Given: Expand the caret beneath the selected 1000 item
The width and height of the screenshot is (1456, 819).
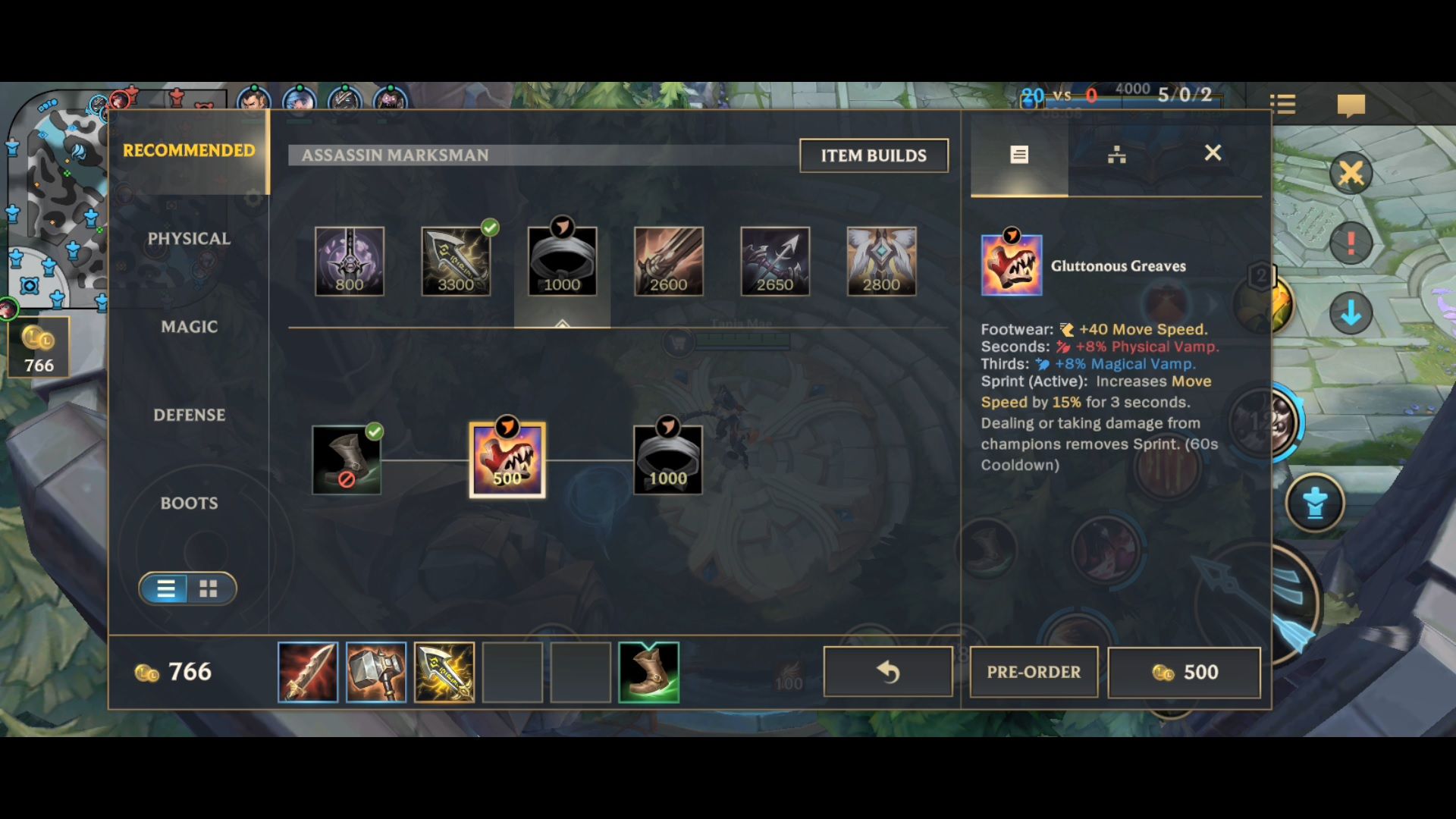Looking at the screenshot, I should pos(561,322).
